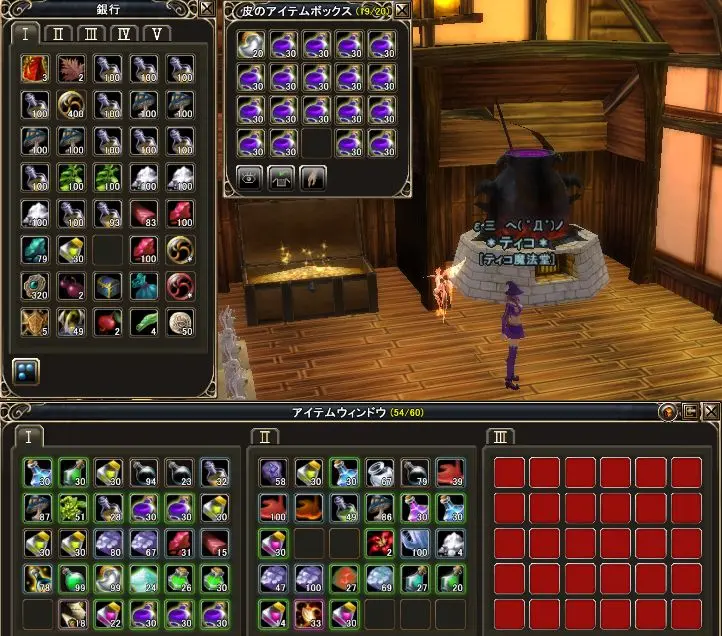Image resolution: width=722 pixels, height=636 pixels.
Task: Close the bank (銀行) window
Action: pos(206,8)
